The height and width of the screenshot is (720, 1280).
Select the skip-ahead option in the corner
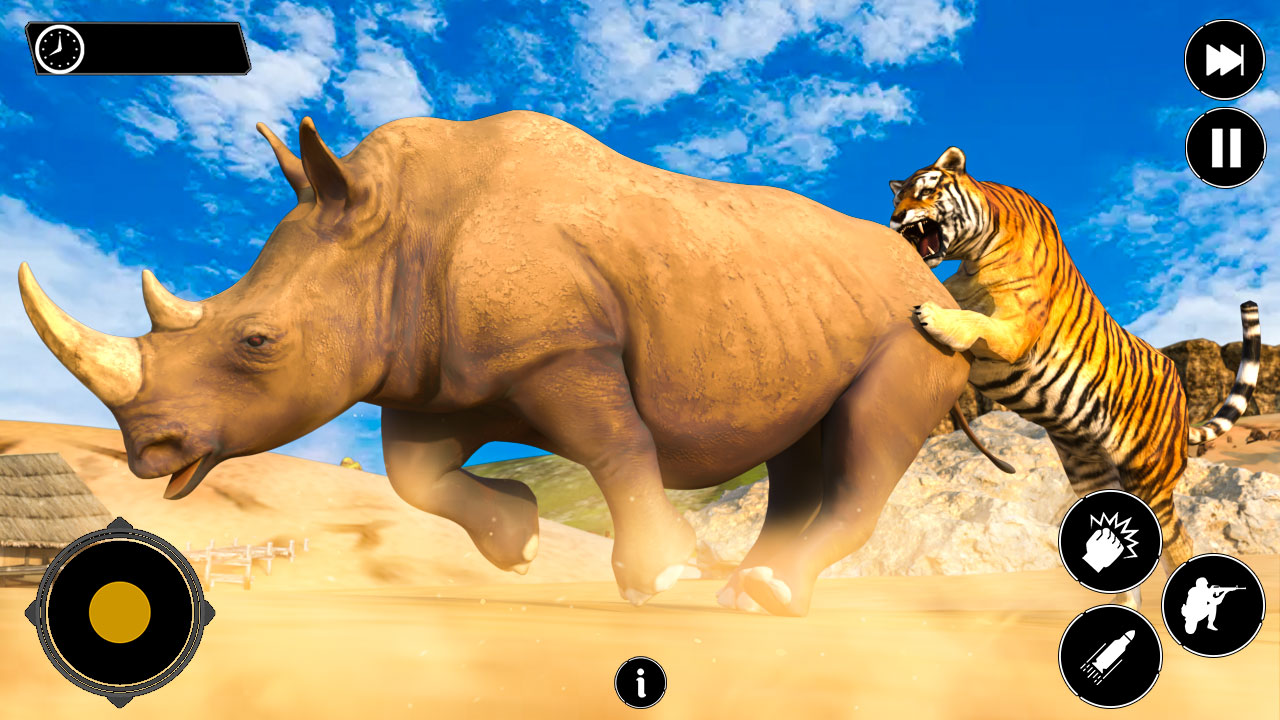point(1224,58)
